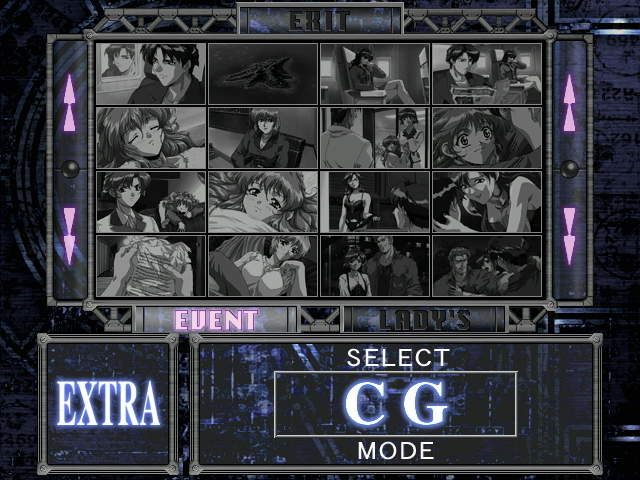The width and height of the screenshot is (640, 480).
Task: Click the right panel's up arrows
Action: [x=569, y=104]
